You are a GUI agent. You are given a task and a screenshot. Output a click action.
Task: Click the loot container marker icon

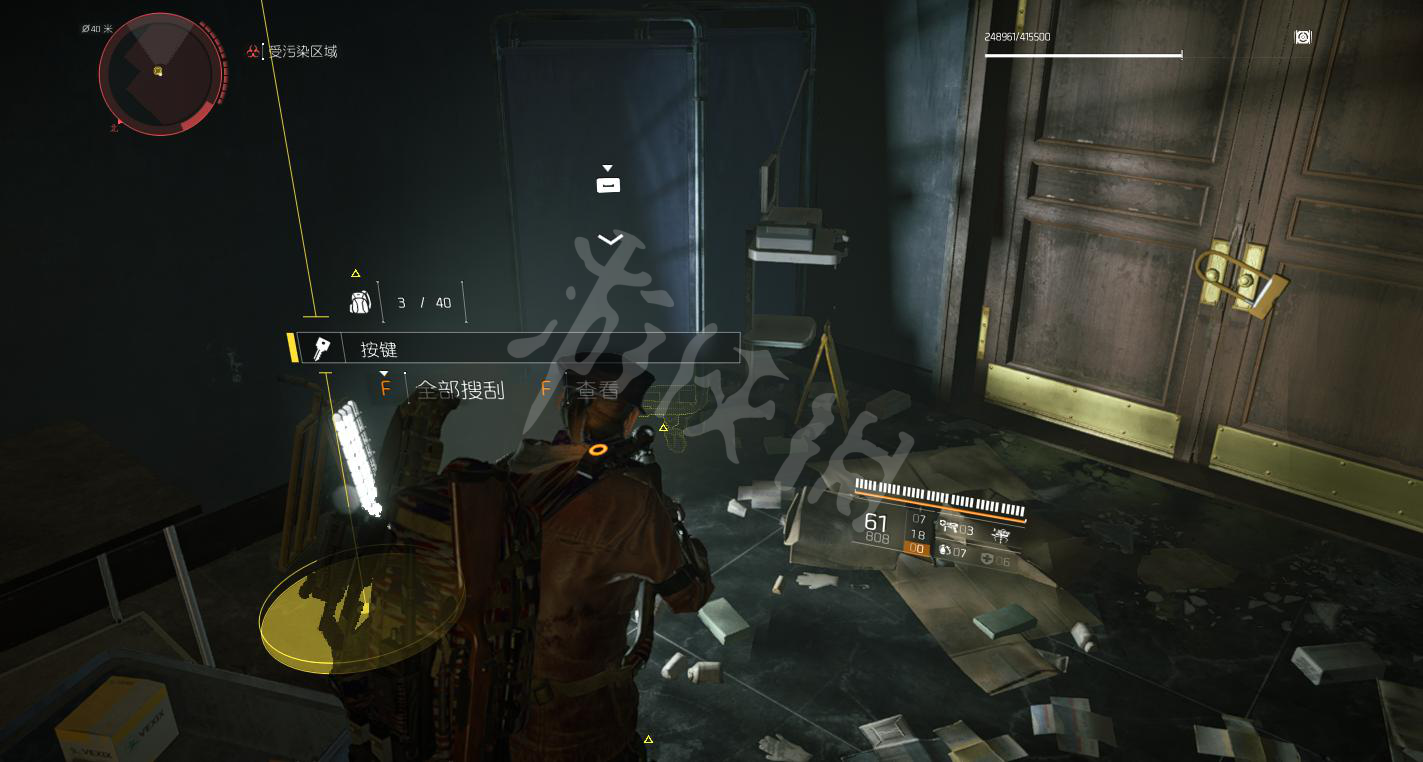pos(608,184)
